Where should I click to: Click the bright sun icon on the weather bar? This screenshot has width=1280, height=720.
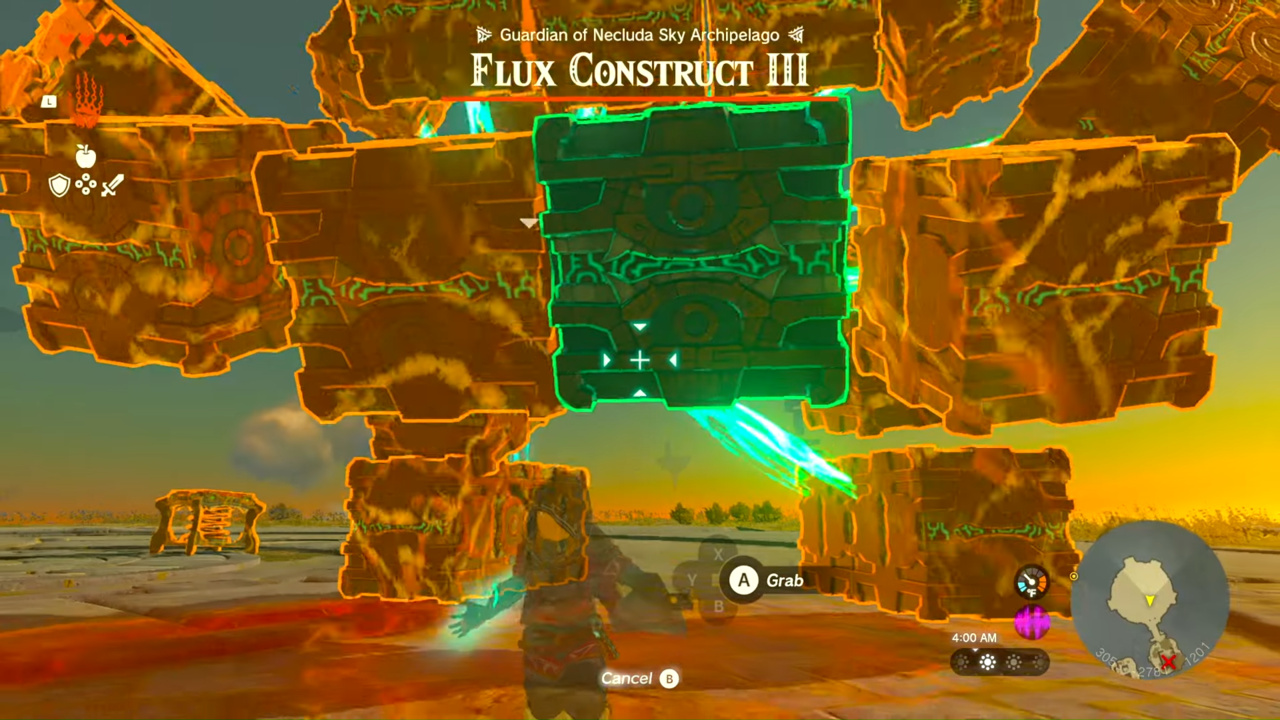pyautogui.click(x=988, y=662)
